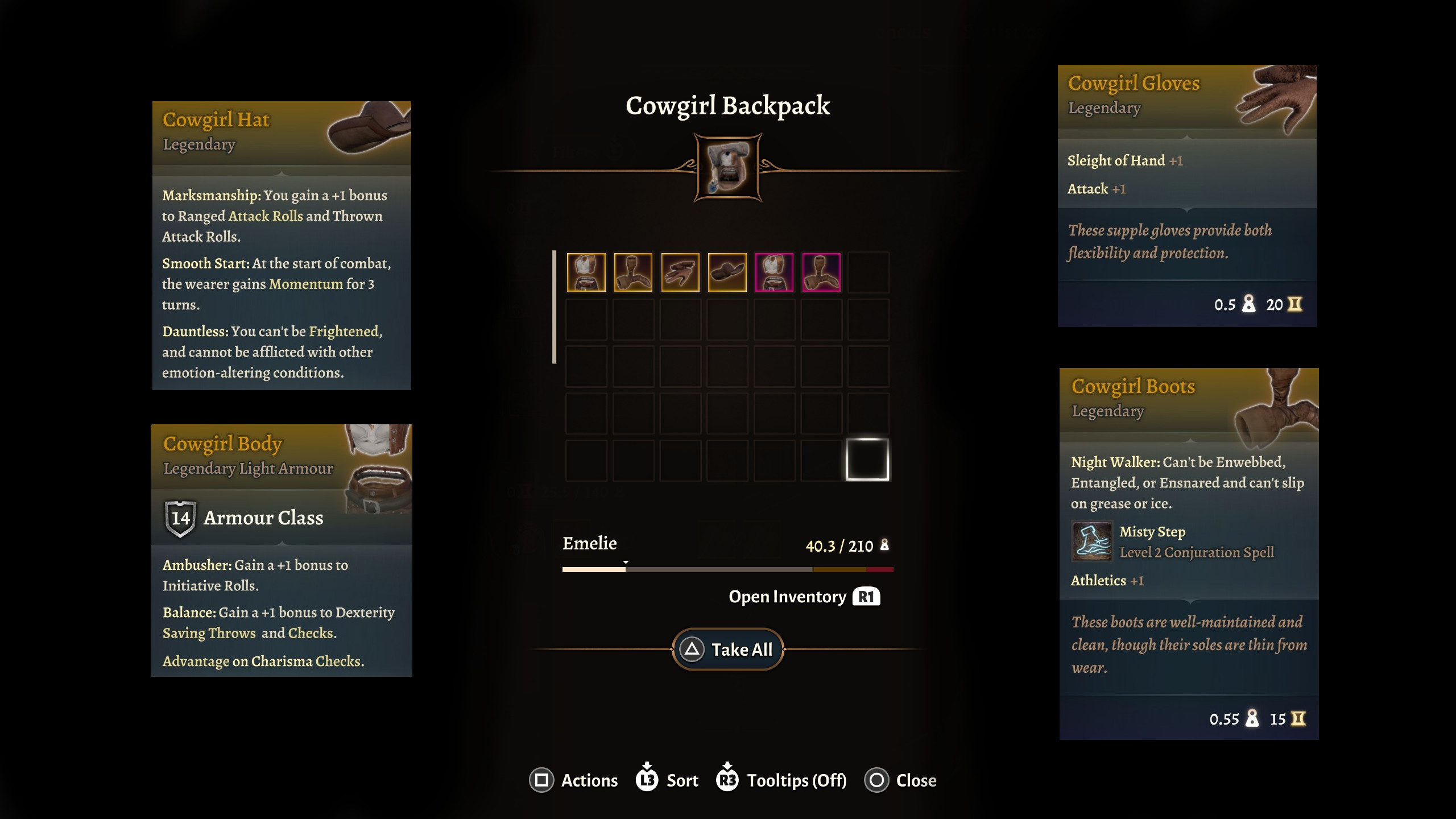Pick the Cowgirl Gloves item slot

click(x=680, y=272)
